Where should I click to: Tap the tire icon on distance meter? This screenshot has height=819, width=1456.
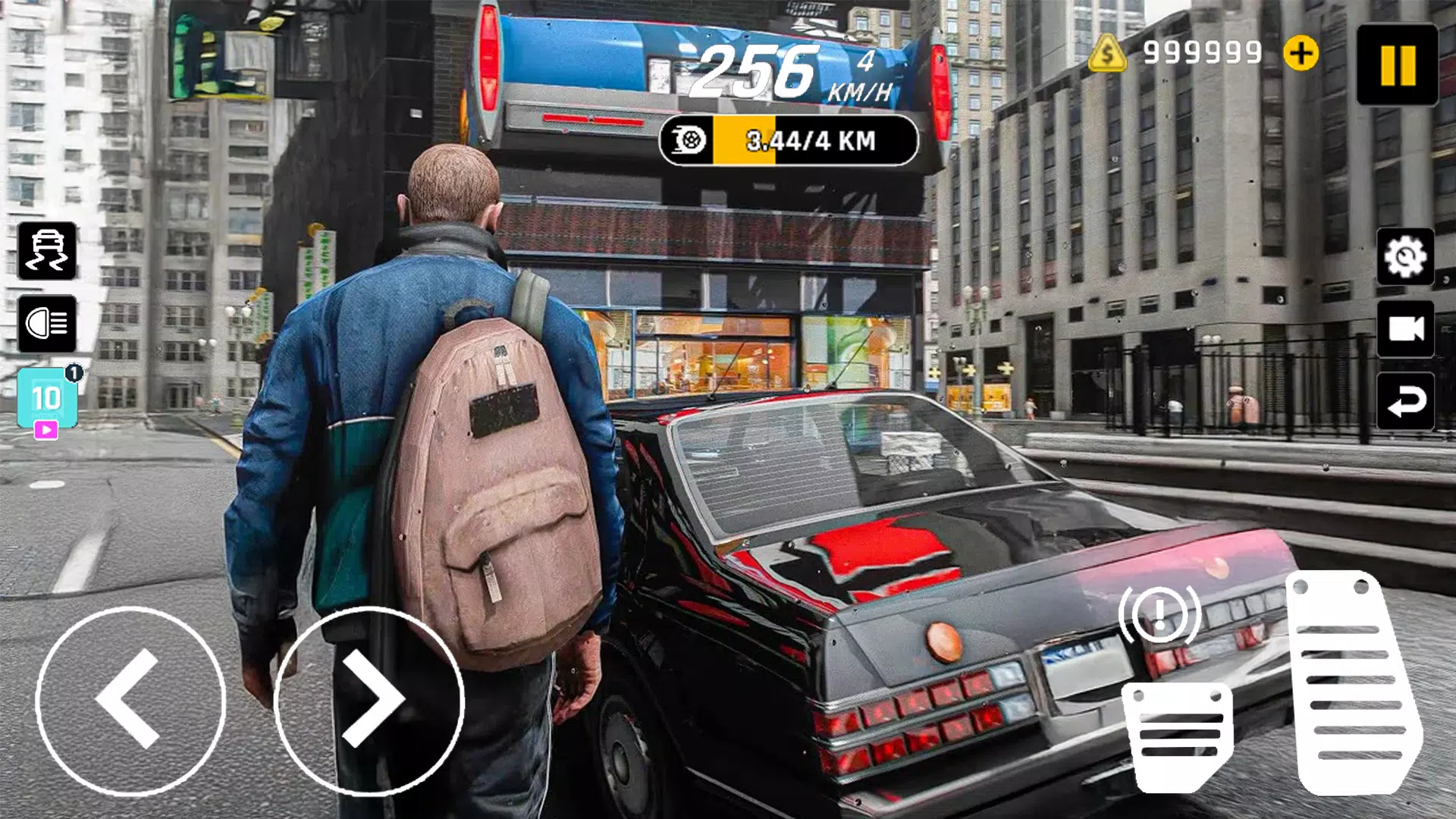689,140
